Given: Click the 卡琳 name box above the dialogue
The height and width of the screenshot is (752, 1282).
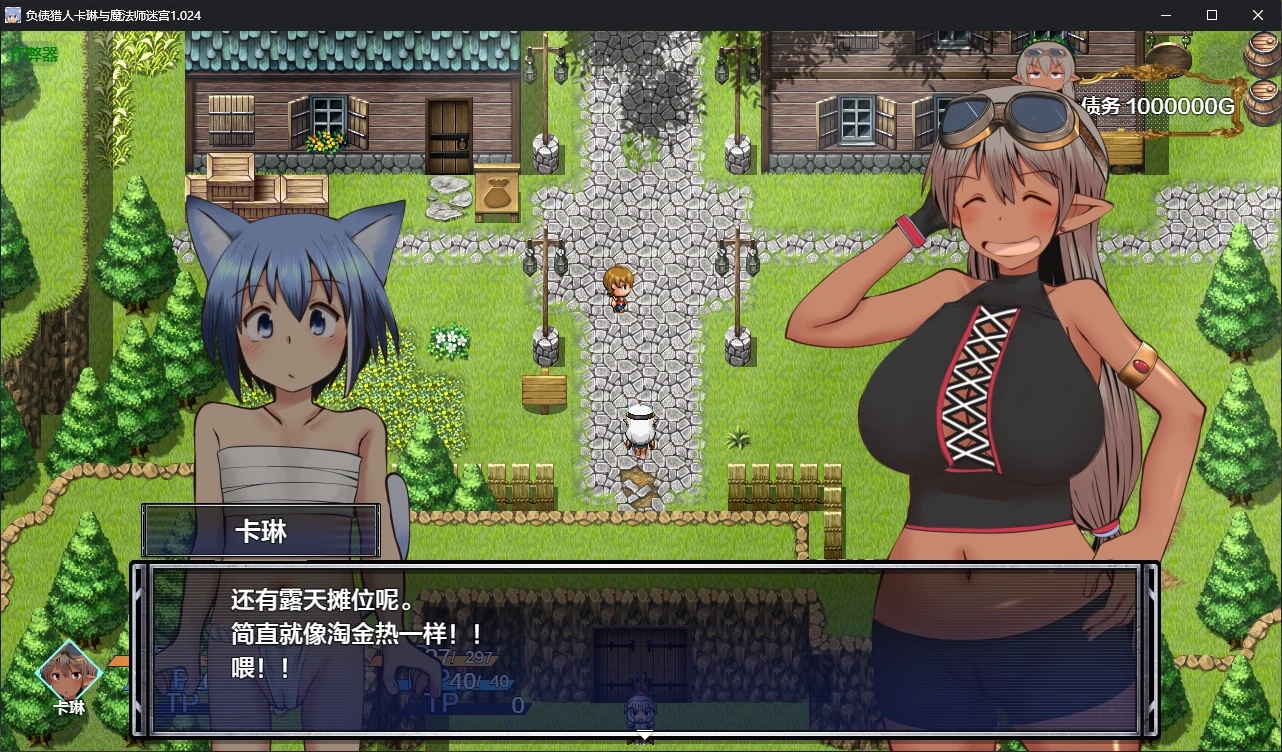Looking at the screenshot, I should [261, 531].
